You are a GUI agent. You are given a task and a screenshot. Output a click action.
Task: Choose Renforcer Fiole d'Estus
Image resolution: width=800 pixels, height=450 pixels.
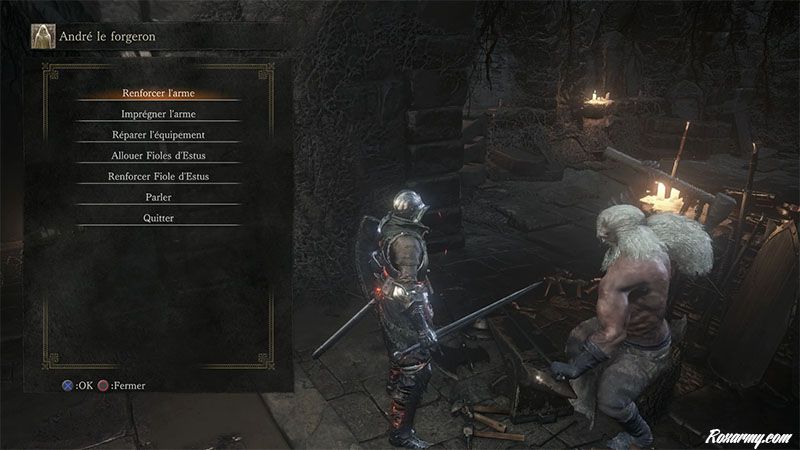(159, 177)
